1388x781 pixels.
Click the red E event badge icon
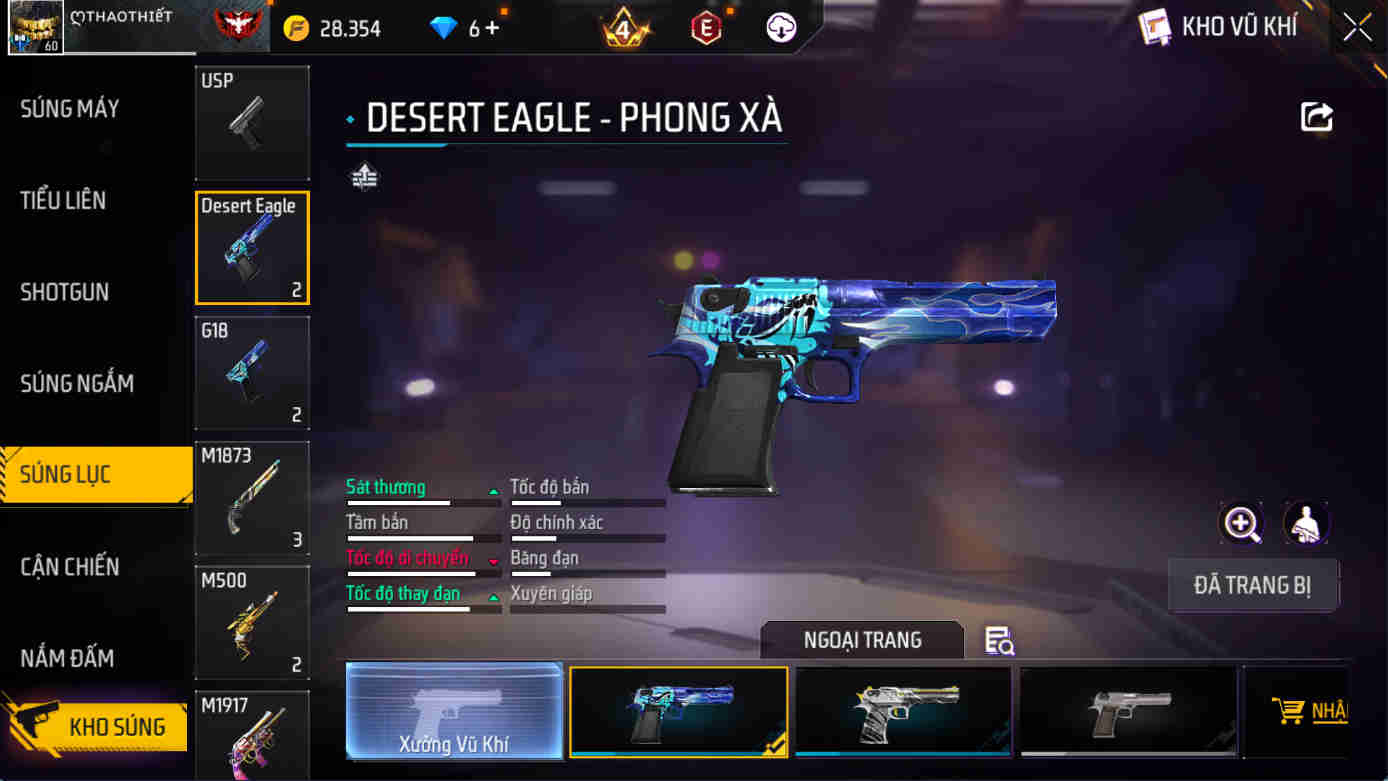(x=707, y=27)
